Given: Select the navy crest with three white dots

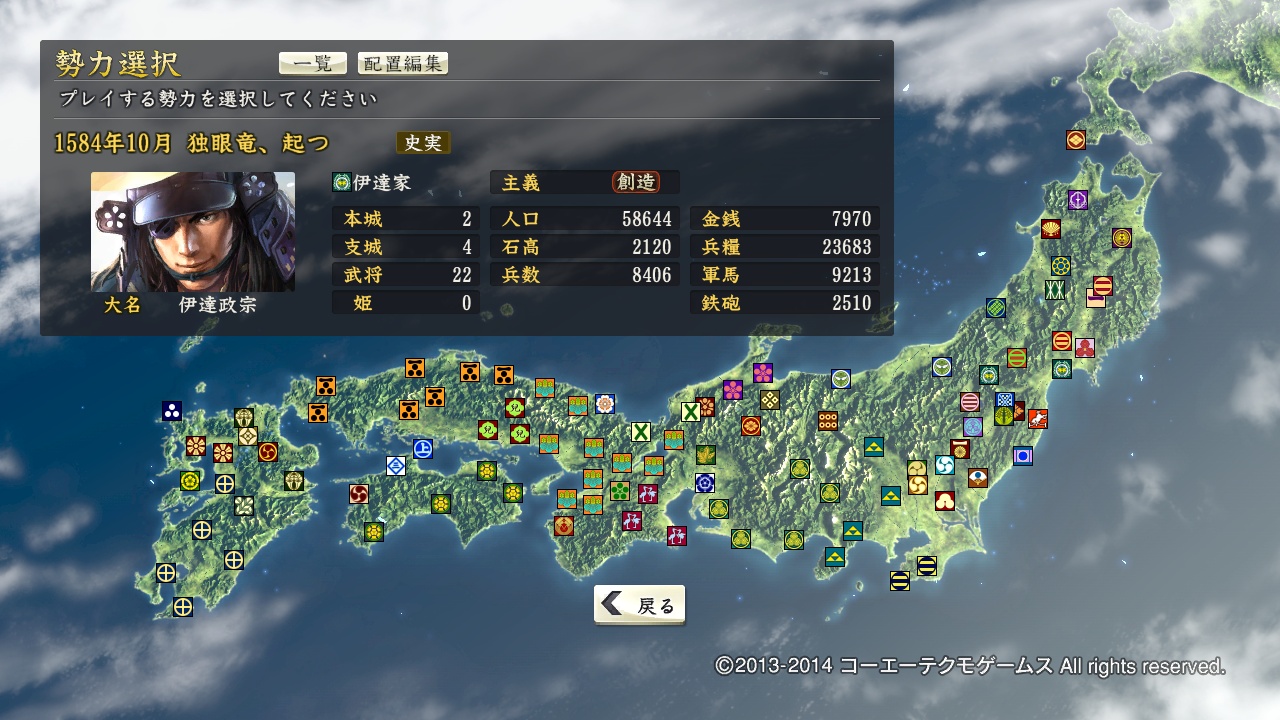Looking at the screenshot, I should click(x=172, y=411).
